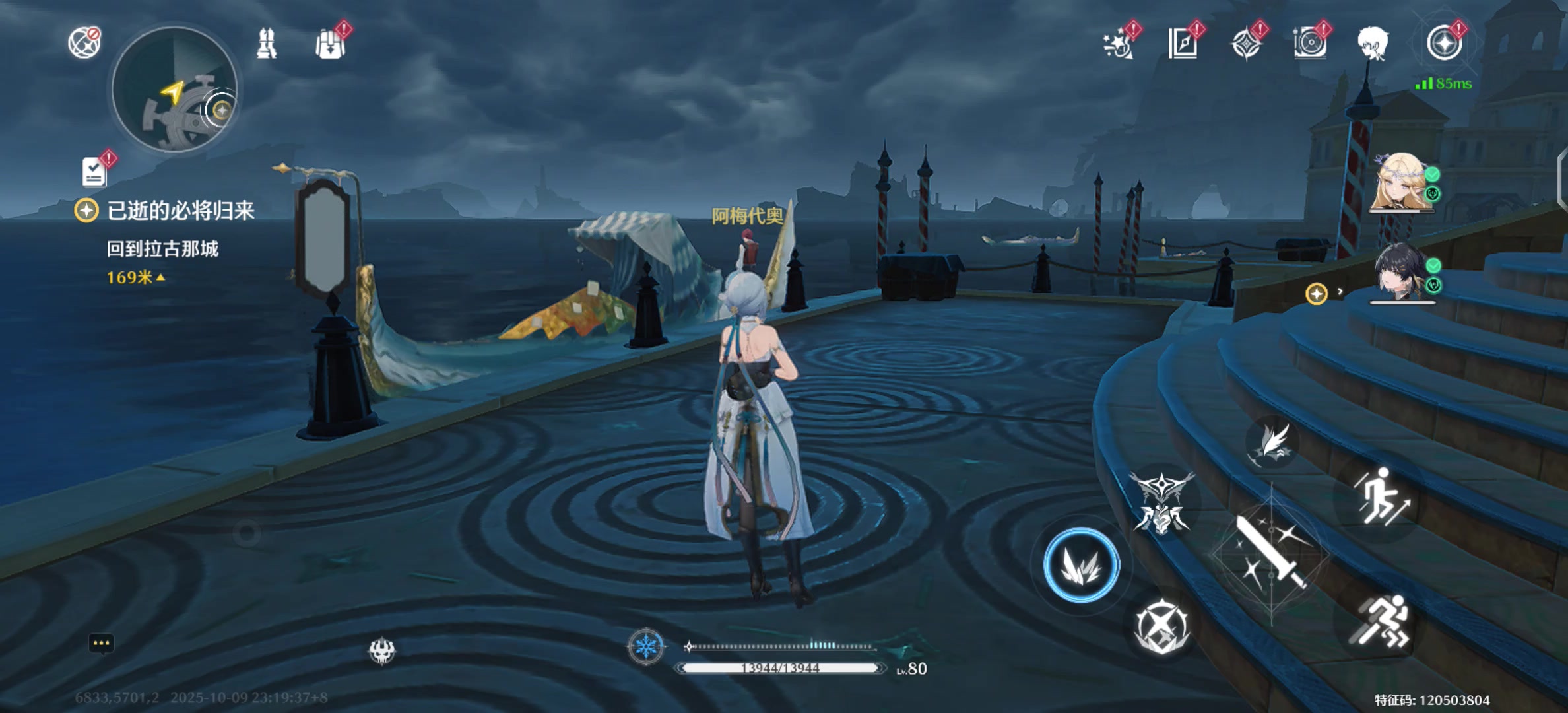
Task: Tap the sword basic attack button
Action: [1270, 553]
